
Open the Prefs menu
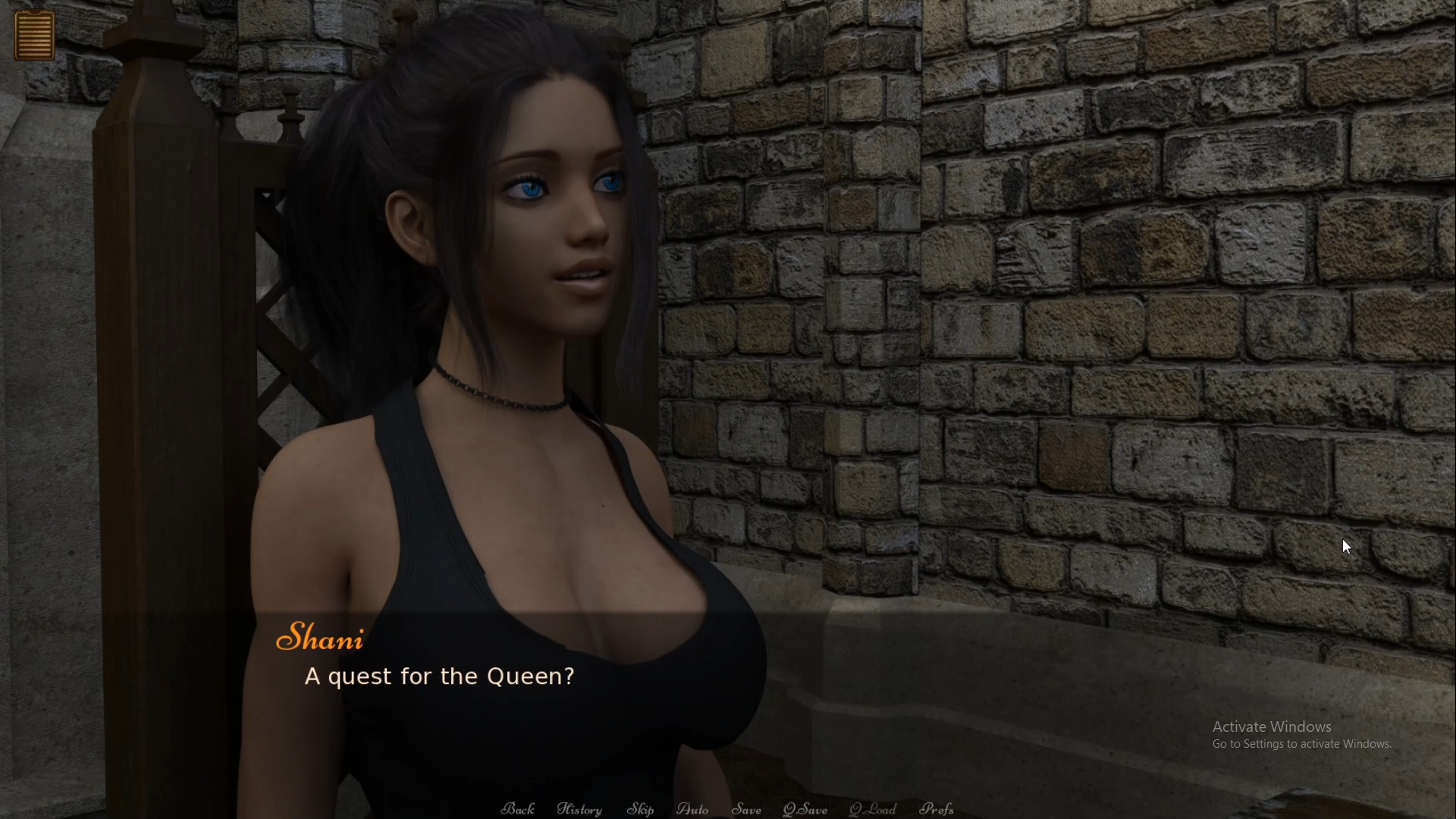coord(937,809)
